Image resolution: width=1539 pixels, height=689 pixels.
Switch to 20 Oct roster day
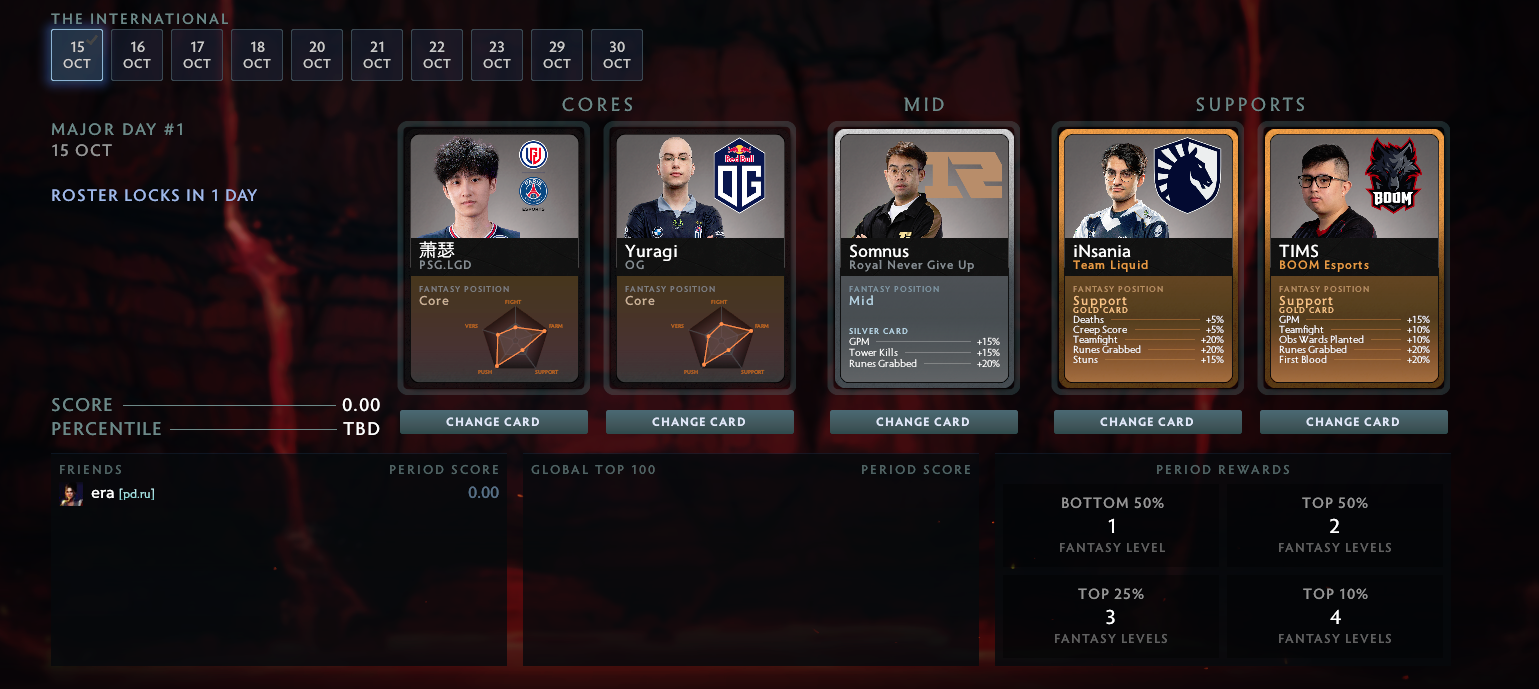click(x=317, y=55)
